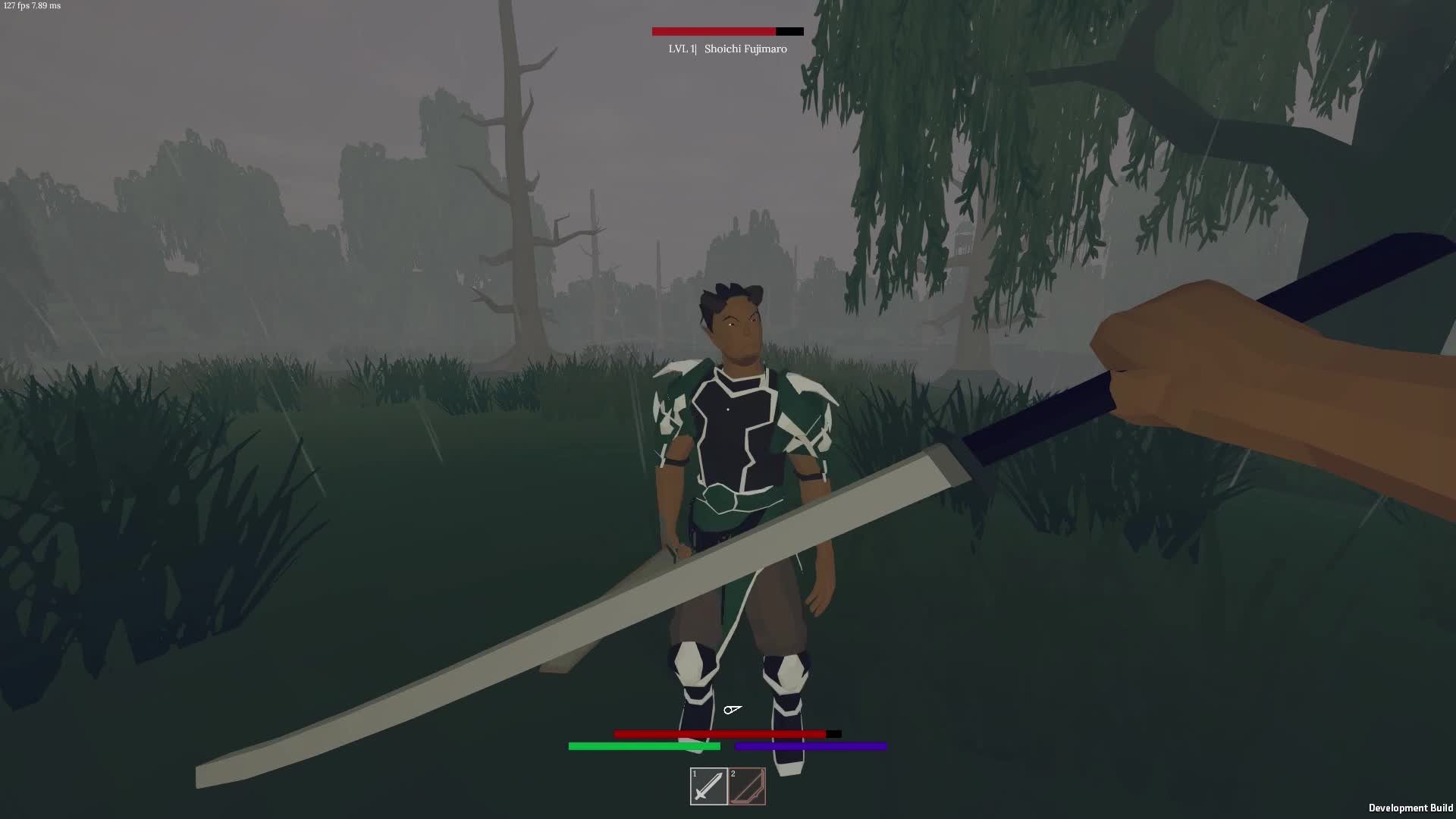This screenshot has height=819, width=1456.
Task: Click the white crosshair in the center
Action: coord(733,710)
